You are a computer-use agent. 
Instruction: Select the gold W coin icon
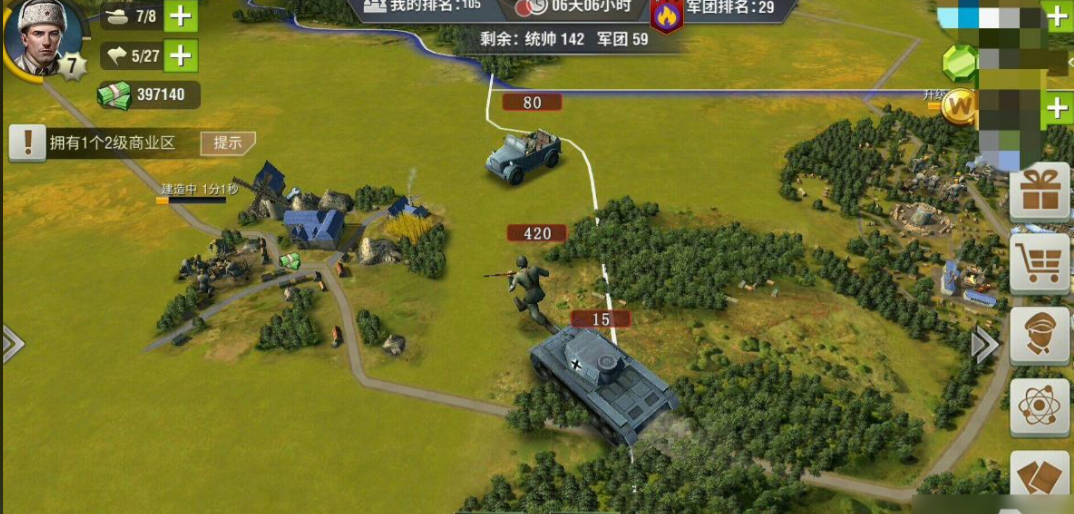[960, 104]
